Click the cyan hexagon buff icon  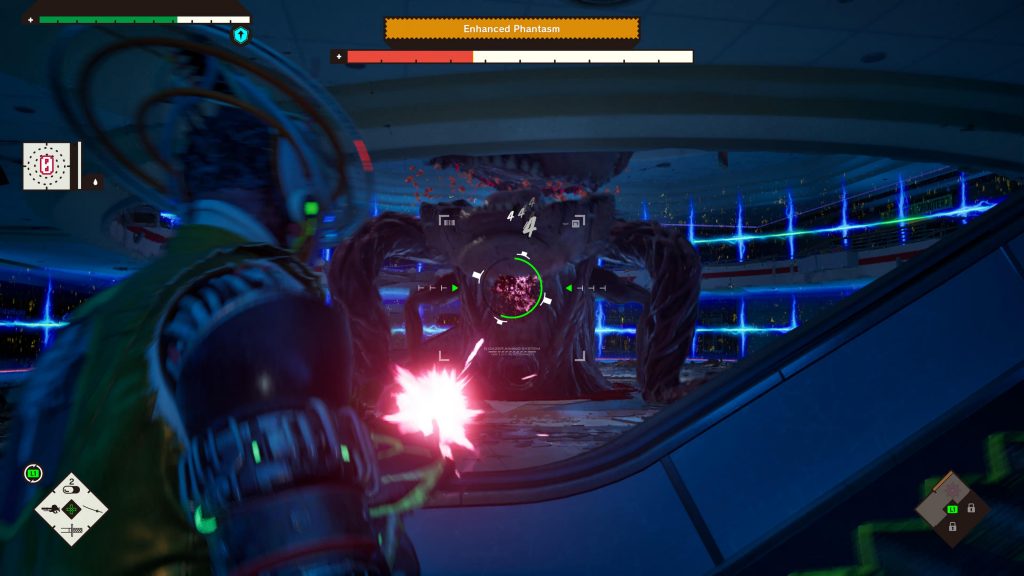240,36
